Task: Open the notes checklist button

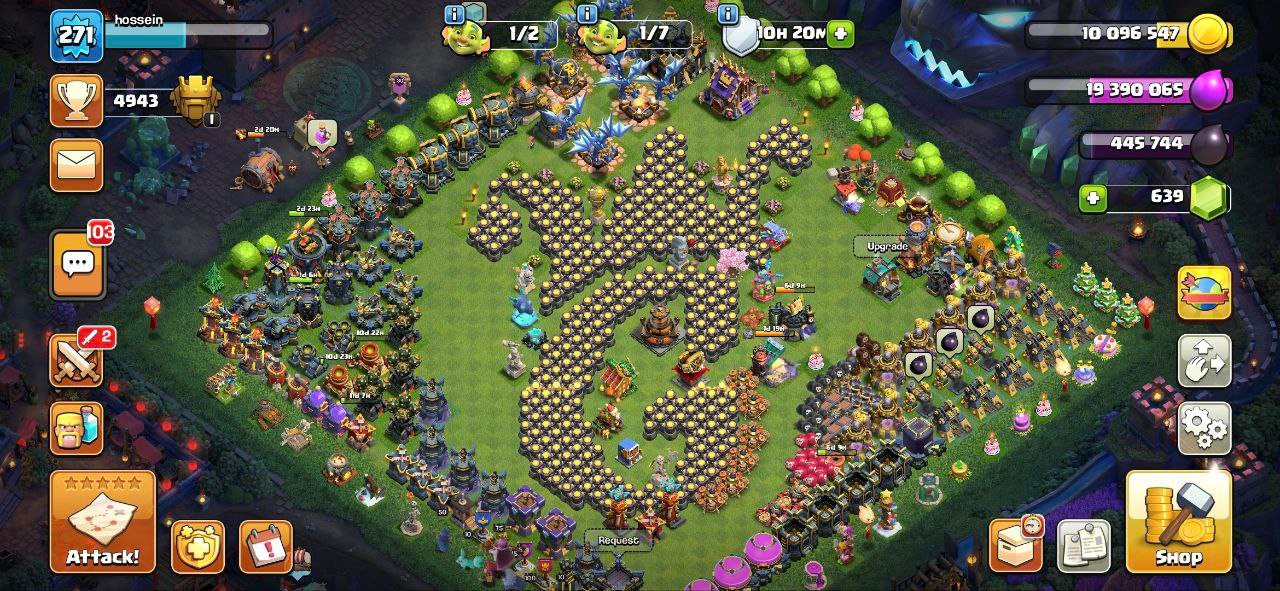Action: coord(1084,546)
